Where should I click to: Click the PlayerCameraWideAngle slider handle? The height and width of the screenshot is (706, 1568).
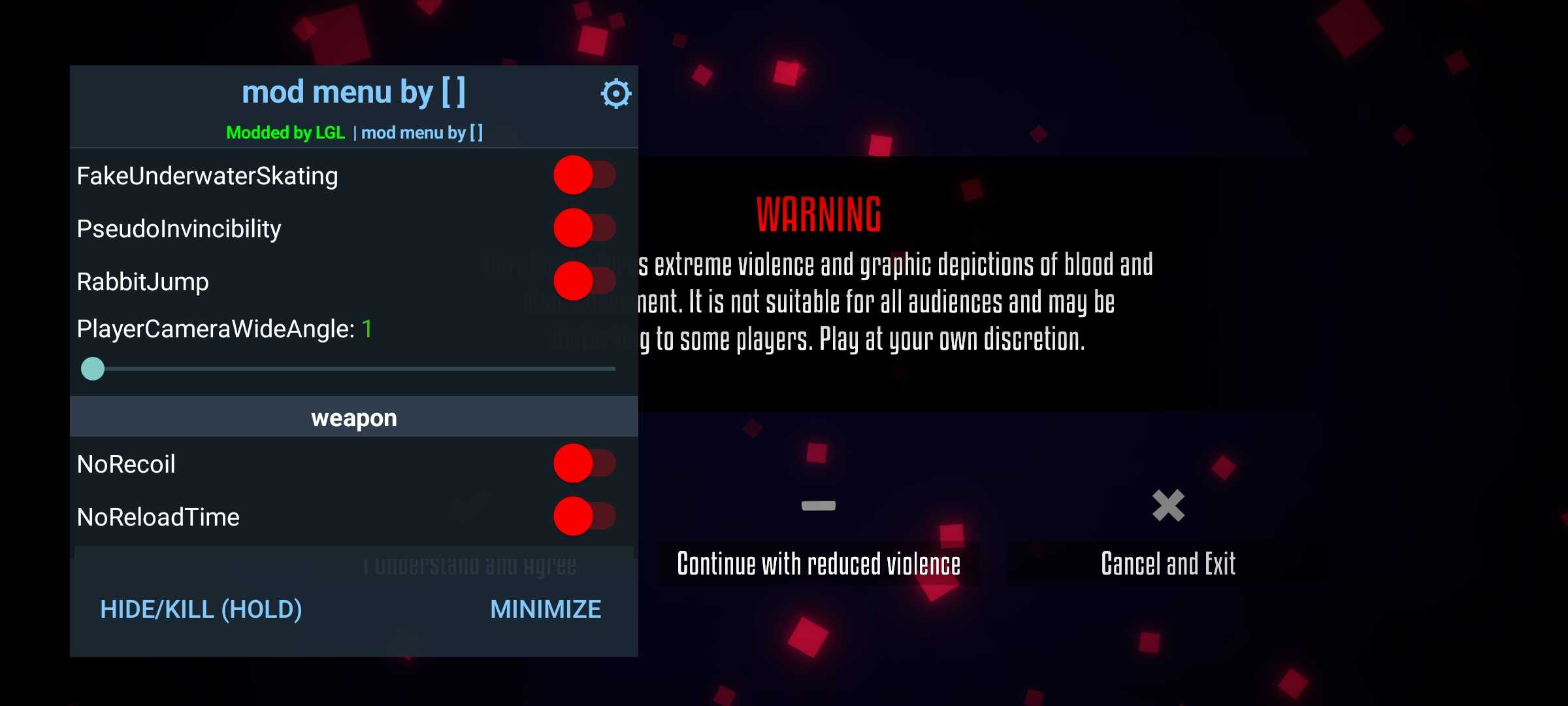point(93,369)
